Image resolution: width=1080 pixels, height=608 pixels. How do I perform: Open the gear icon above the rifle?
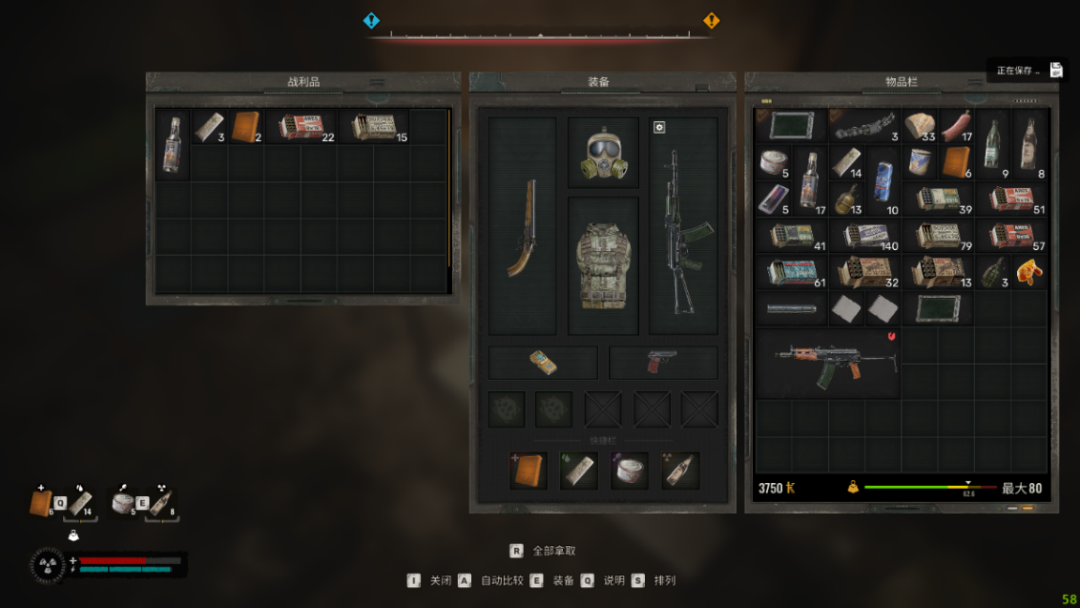point(659,127)
